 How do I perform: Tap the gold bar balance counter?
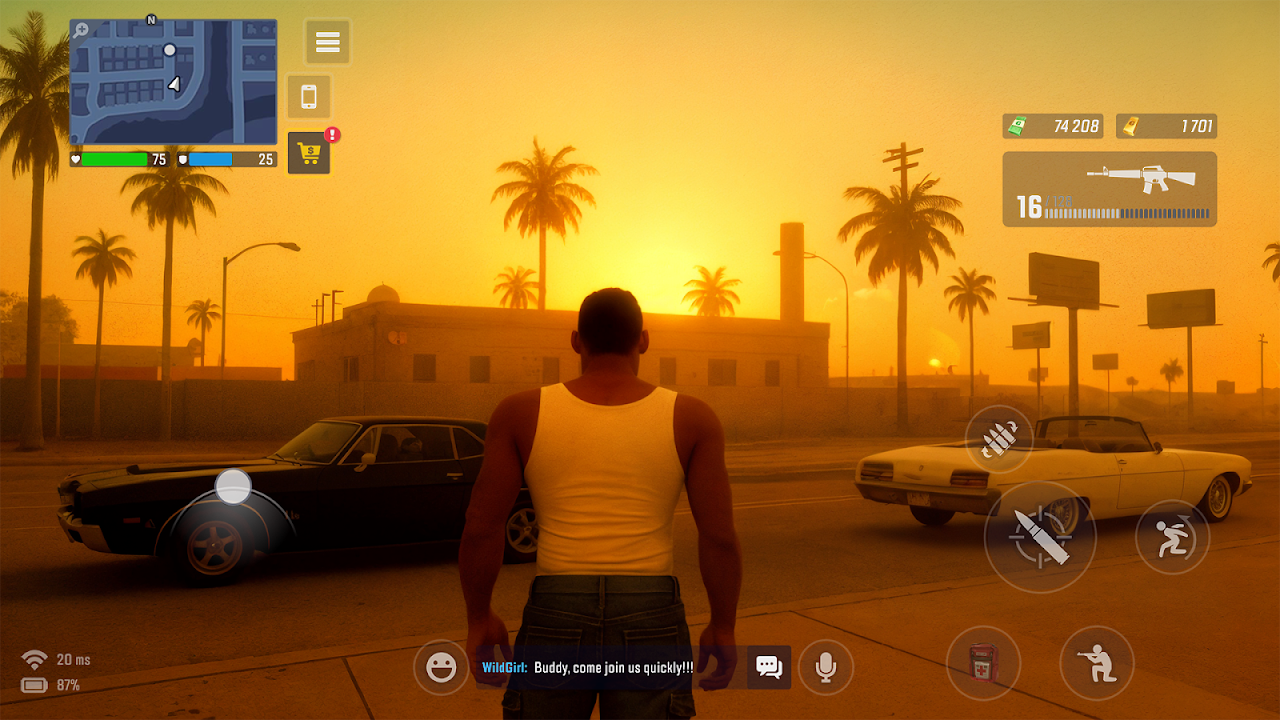click(1166, 126)
